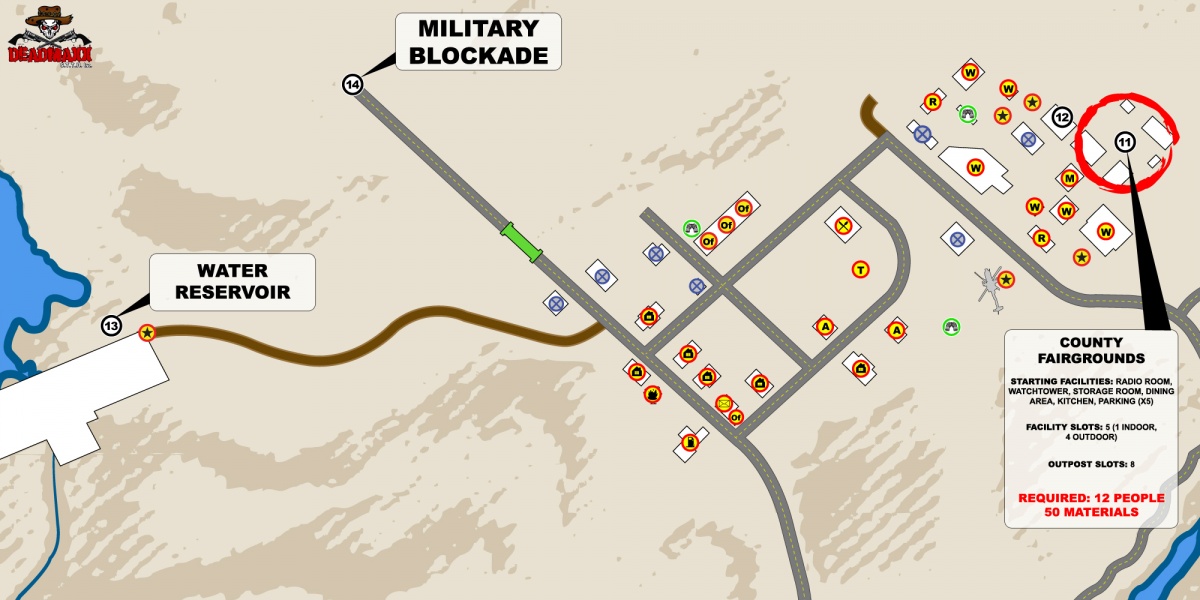Viewport: 1200px width, 600px height.
Task: Select map marker number 12
Action: tap(1062, 118)
